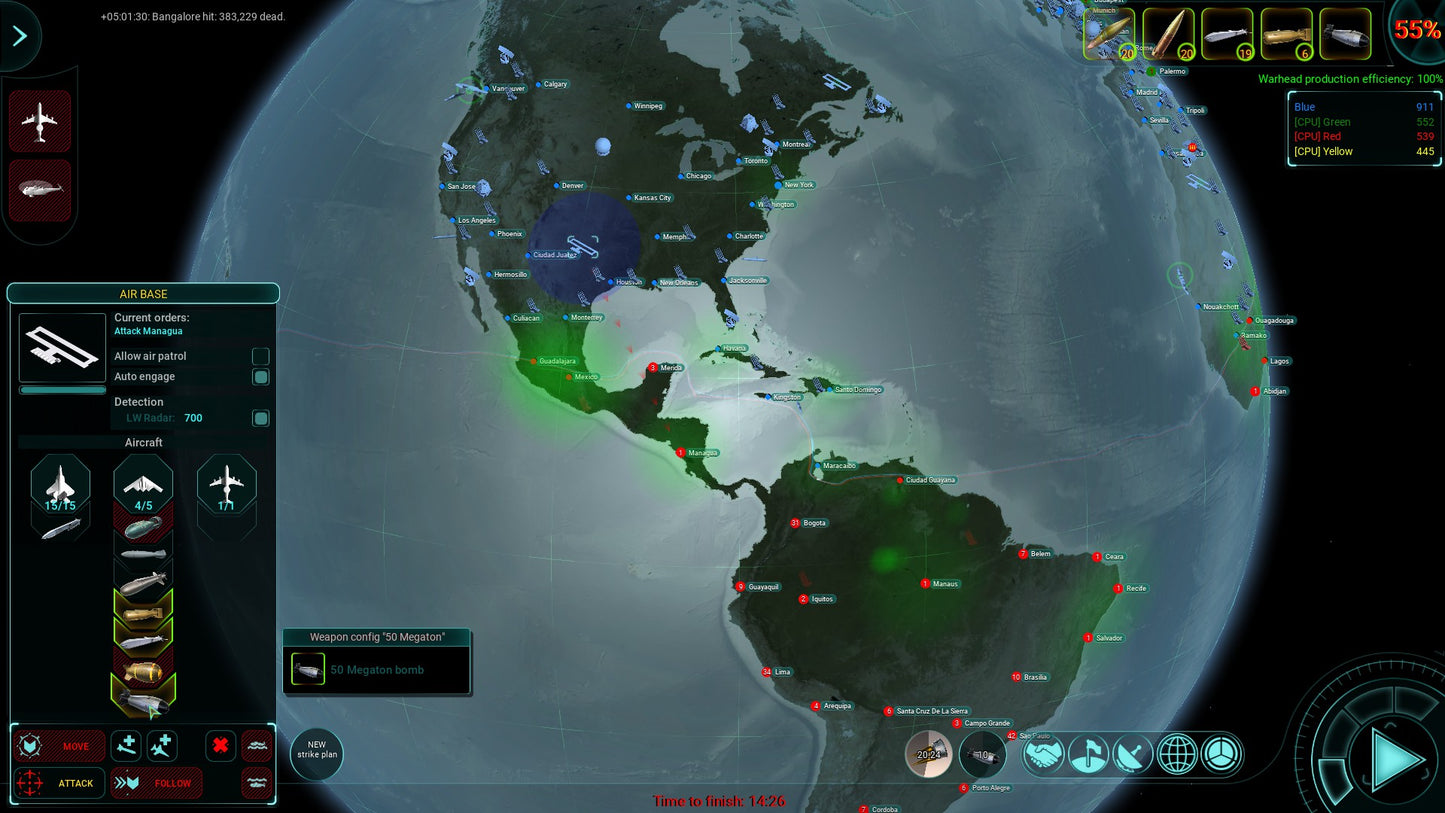
Task: Click the 50 Megaton bomb thumbnail
Action: (308, 669)
